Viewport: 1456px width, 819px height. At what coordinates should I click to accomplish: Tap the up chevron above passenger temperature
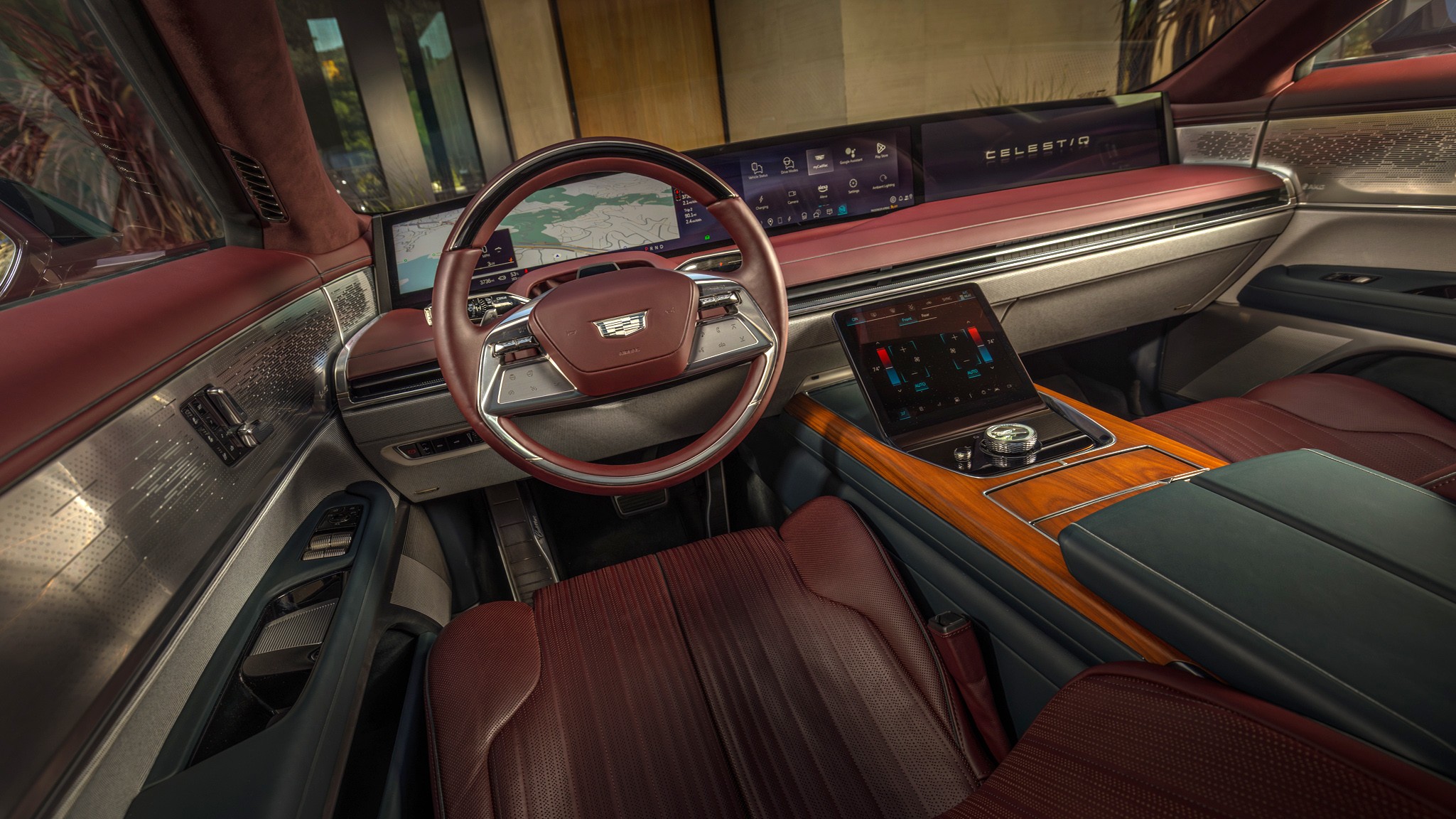(x=967, y=323)
